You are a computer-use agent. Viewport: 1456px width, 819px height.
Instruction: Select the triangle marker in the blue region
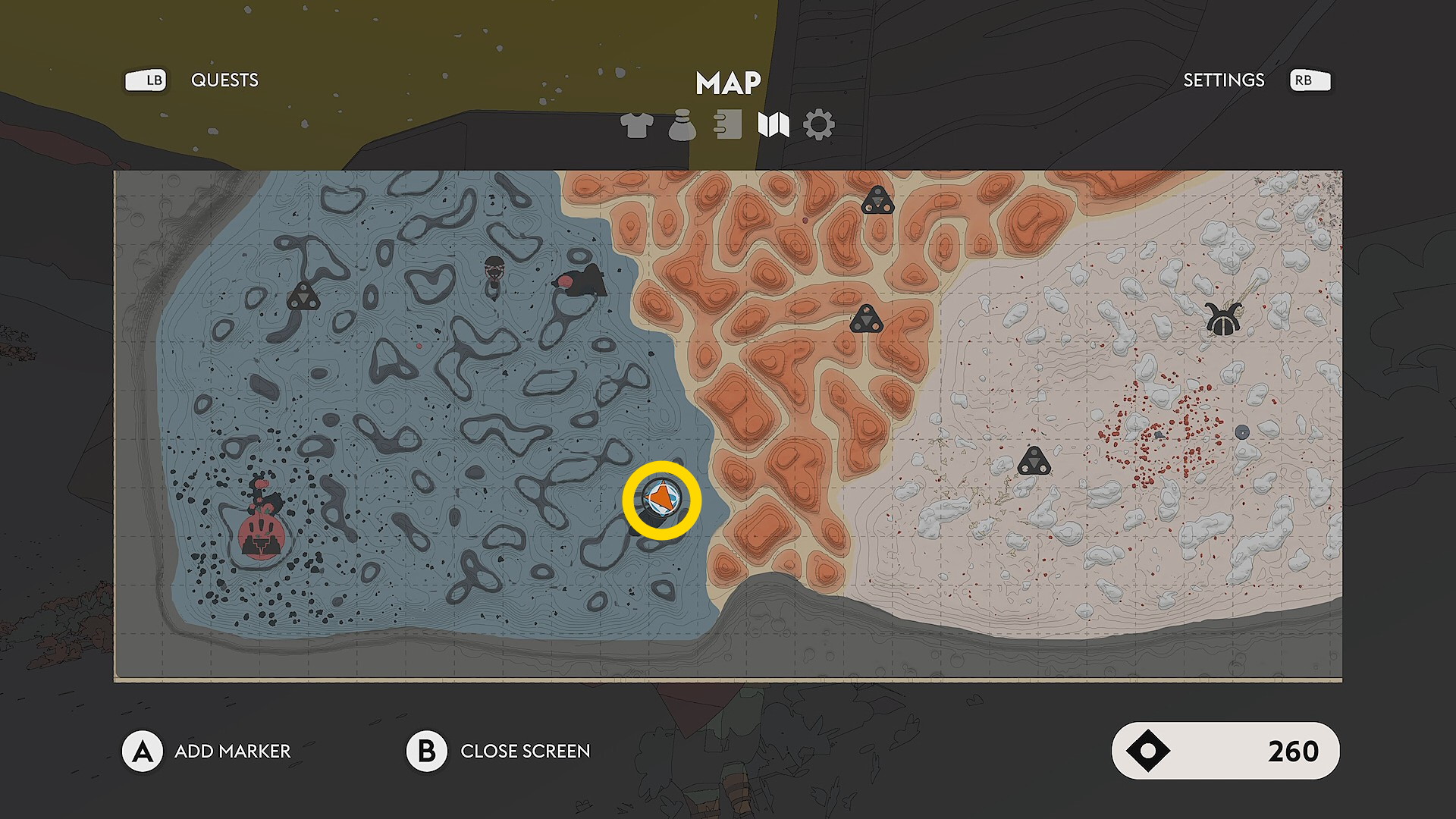pos(303,297)
